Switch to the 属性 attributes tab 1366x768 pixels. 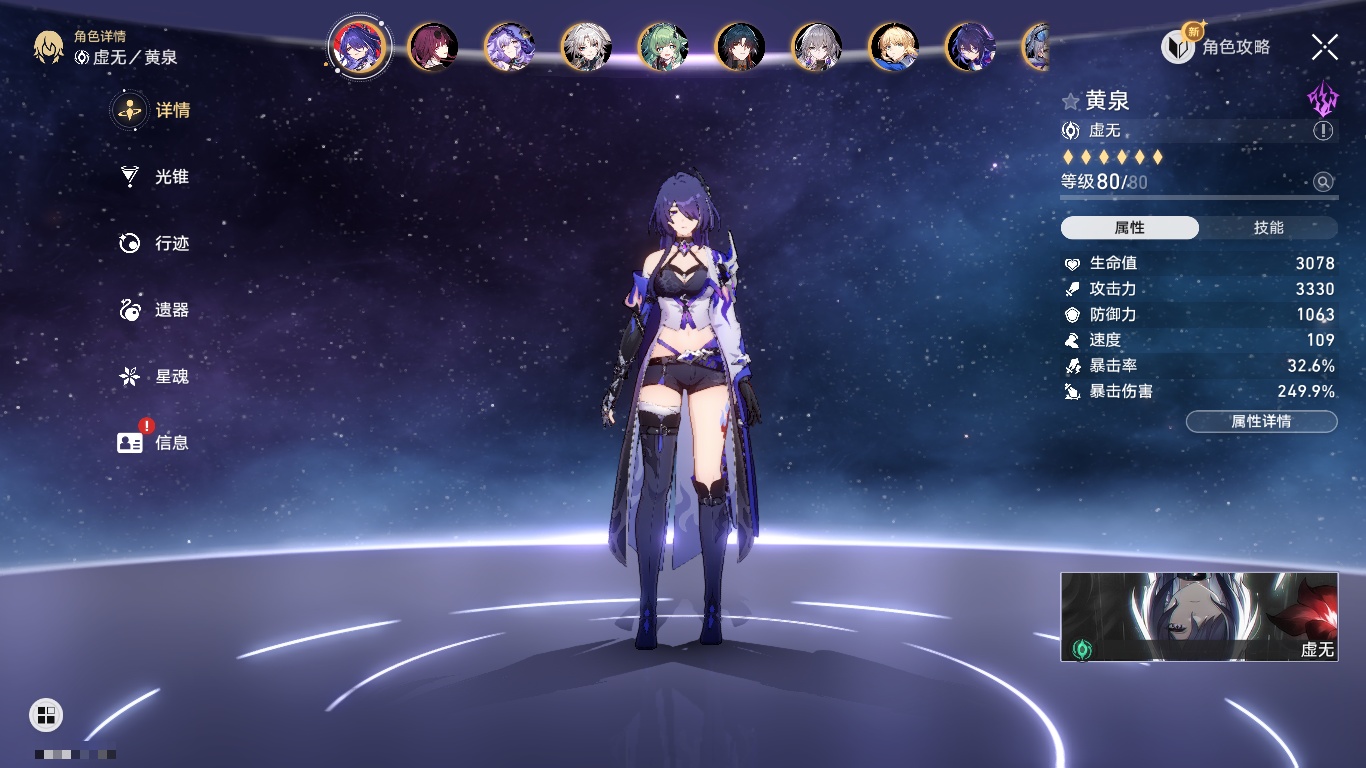pyautogui.click(x=1130, y=228)
